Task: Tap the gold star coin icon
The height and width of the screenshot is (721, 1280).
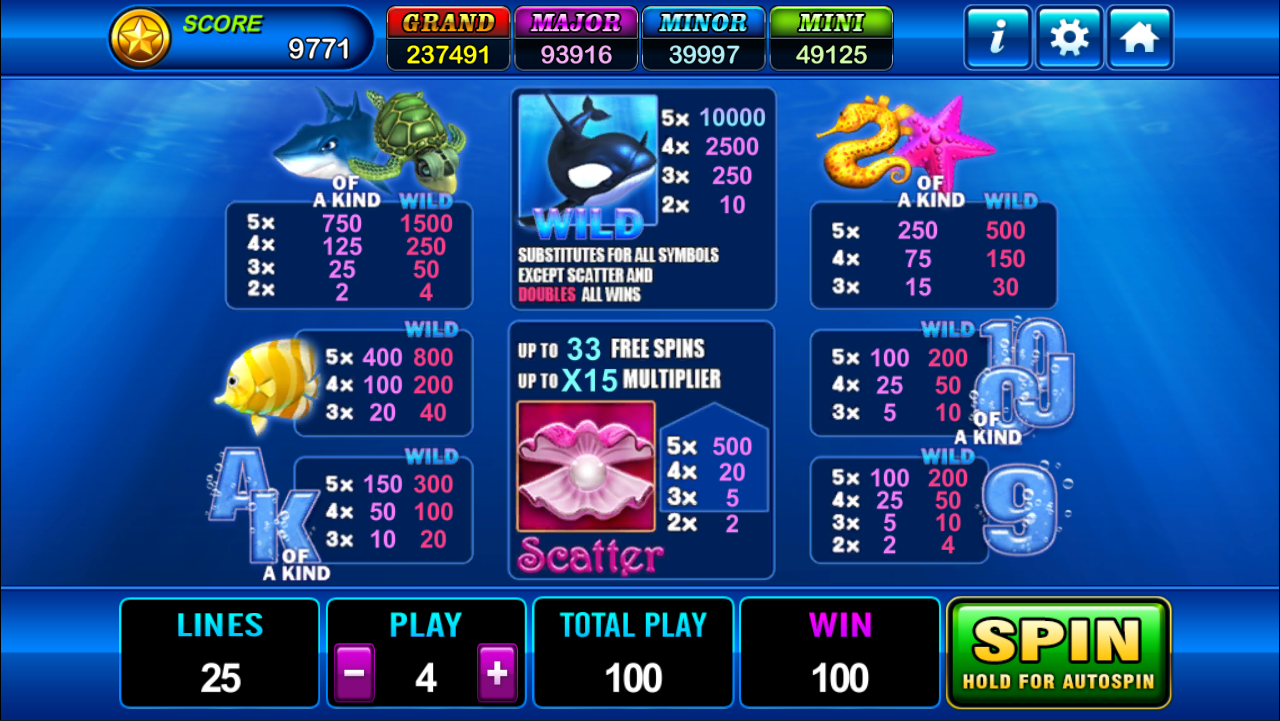Action: pyautogui.click(x=140, y=39)
